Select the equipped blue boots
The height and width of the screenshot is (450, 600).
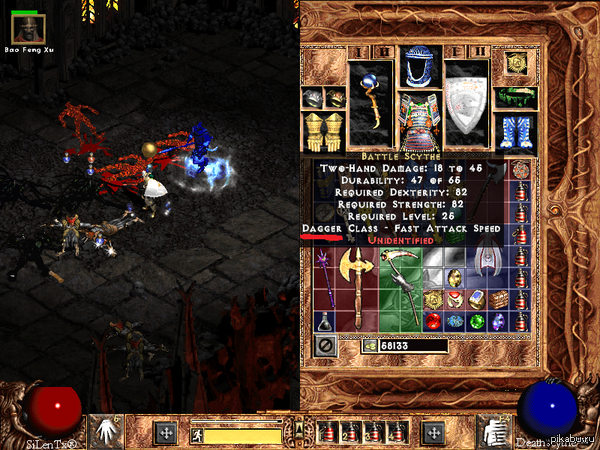[x=515, y=131]
